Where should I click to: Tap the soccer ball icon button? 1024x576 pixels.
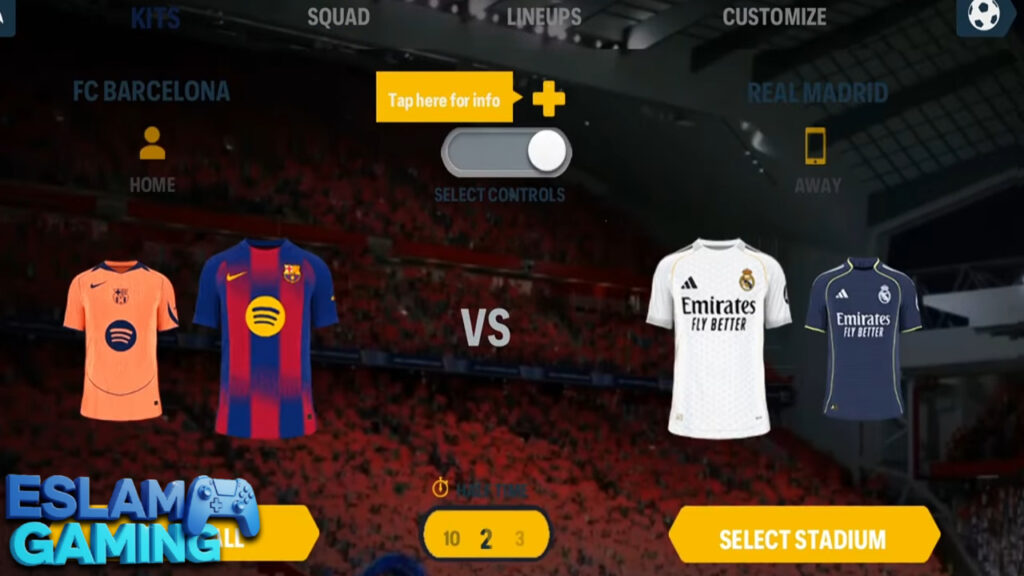click(x=985, y=17)
